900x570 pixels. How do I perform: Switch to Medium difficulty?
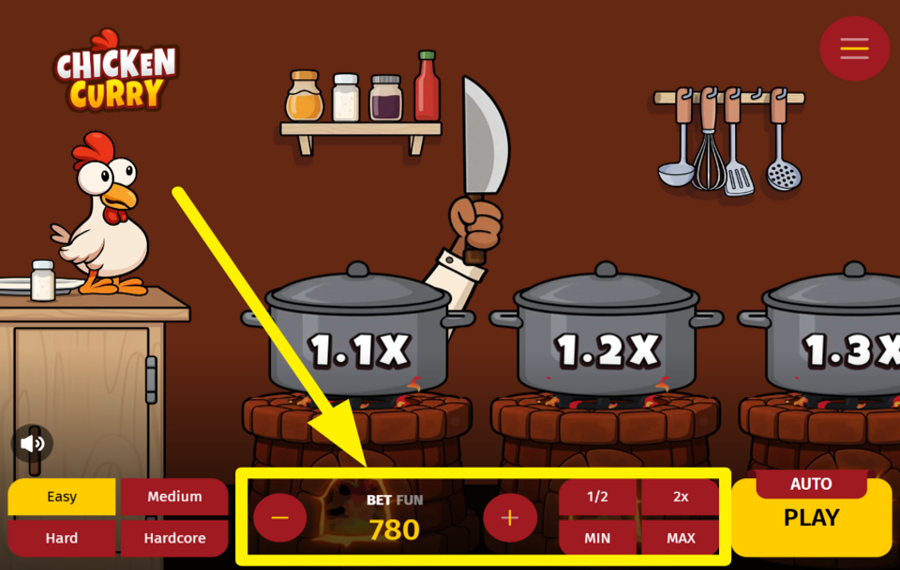tap(174, 497)
